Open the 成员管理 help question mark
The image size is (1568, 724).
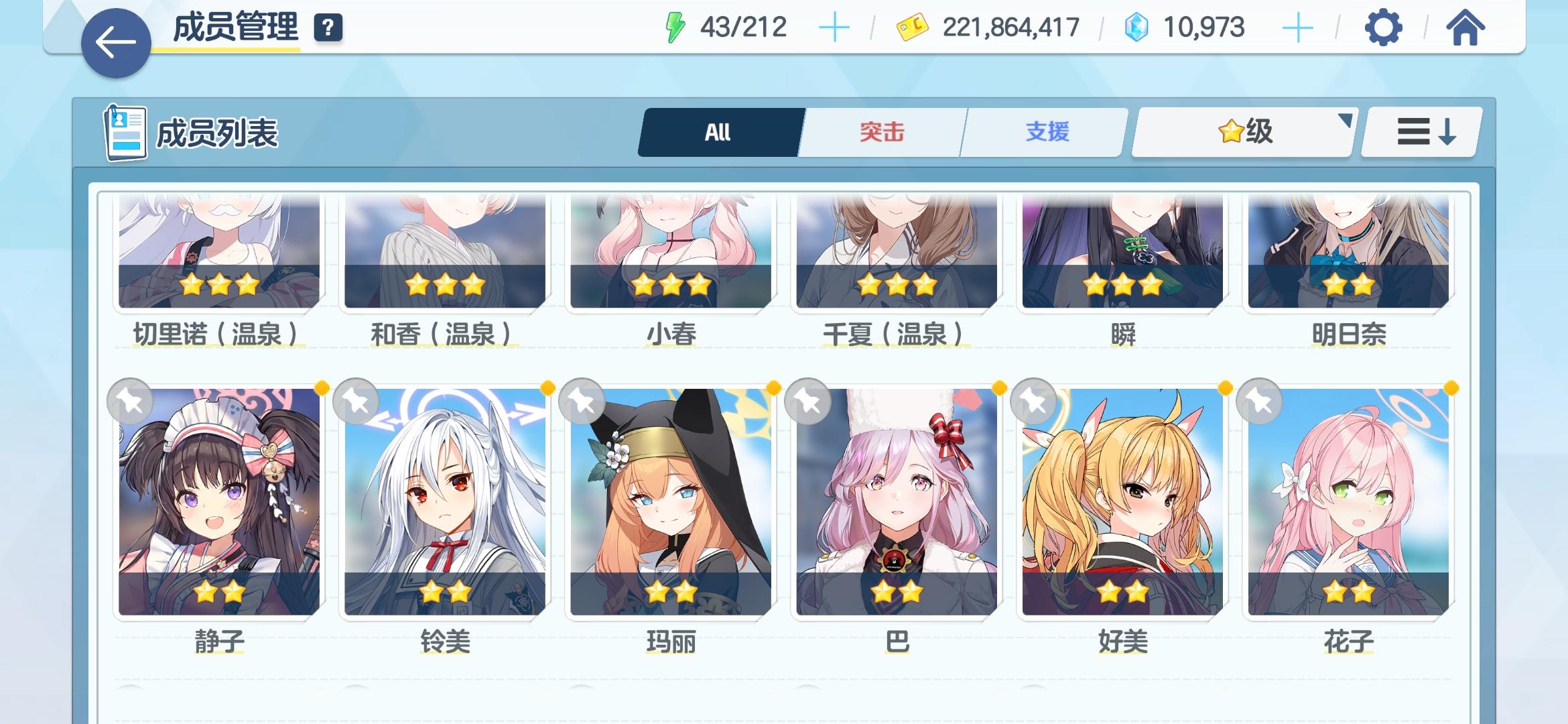pos(328,29)
